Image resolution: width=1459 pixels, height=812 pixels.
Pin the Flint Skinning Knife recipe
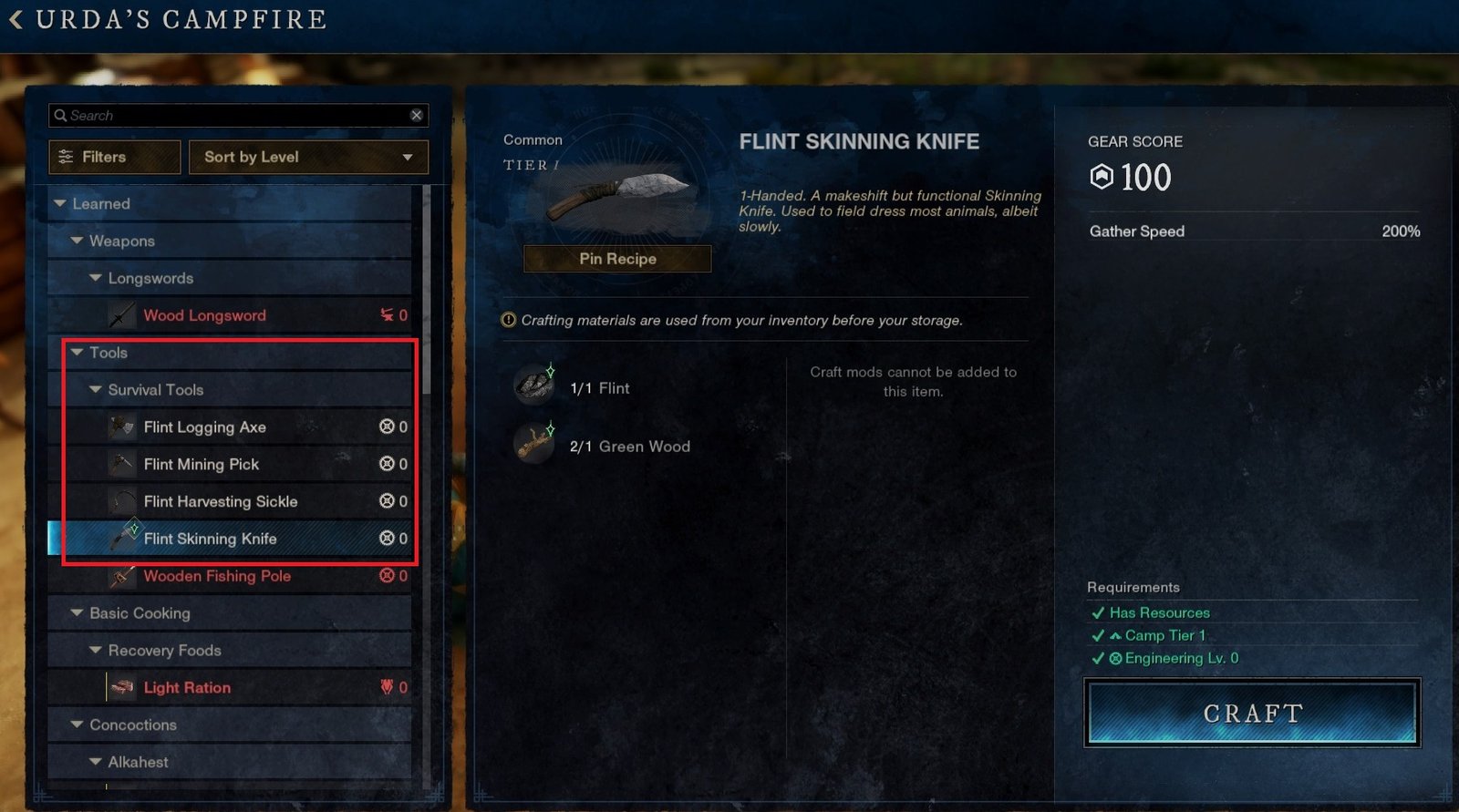click(x=617, y=259)
